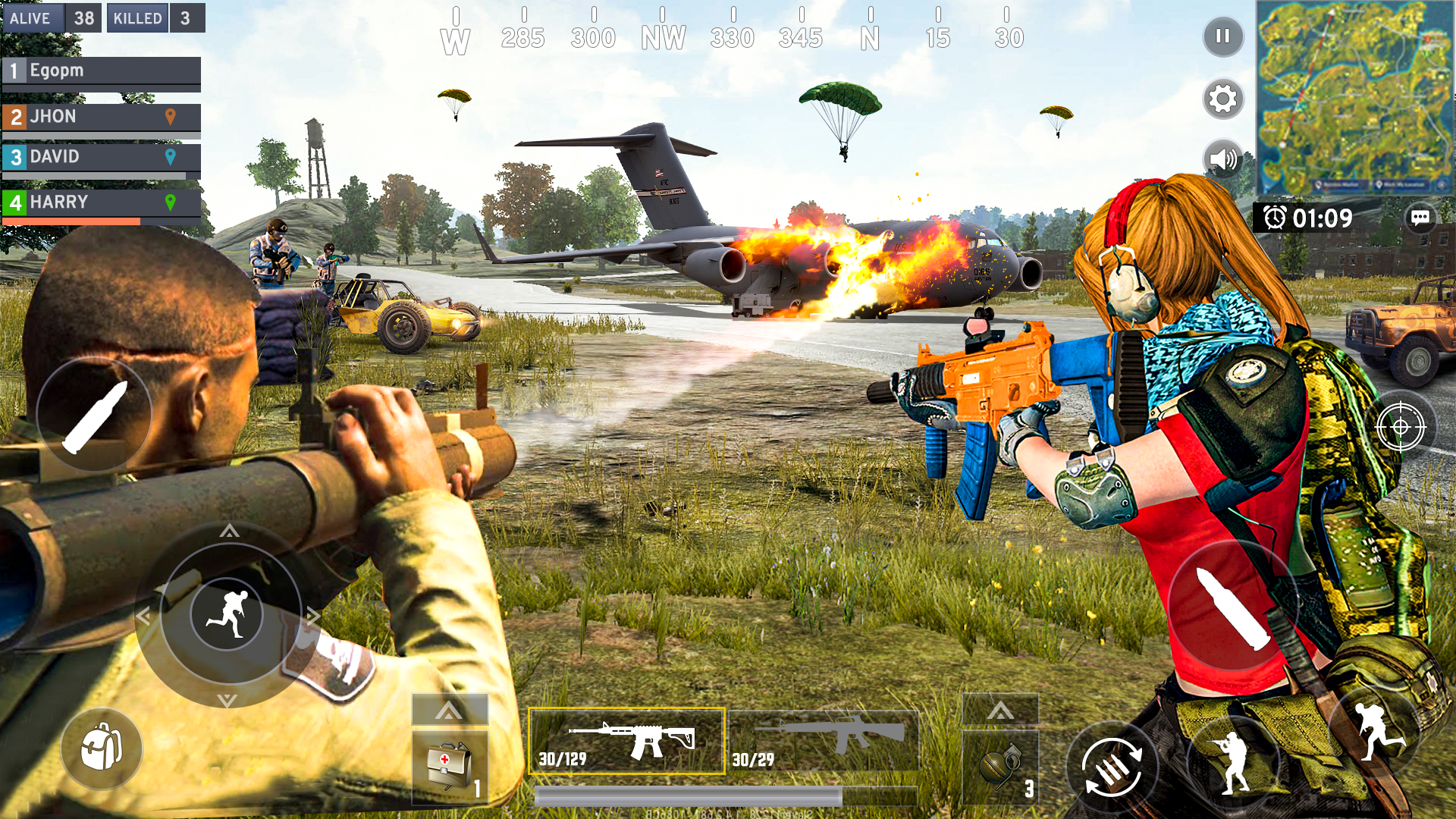
Task: Mute sound with the speaker toggle
Action: coord(1222,159)
